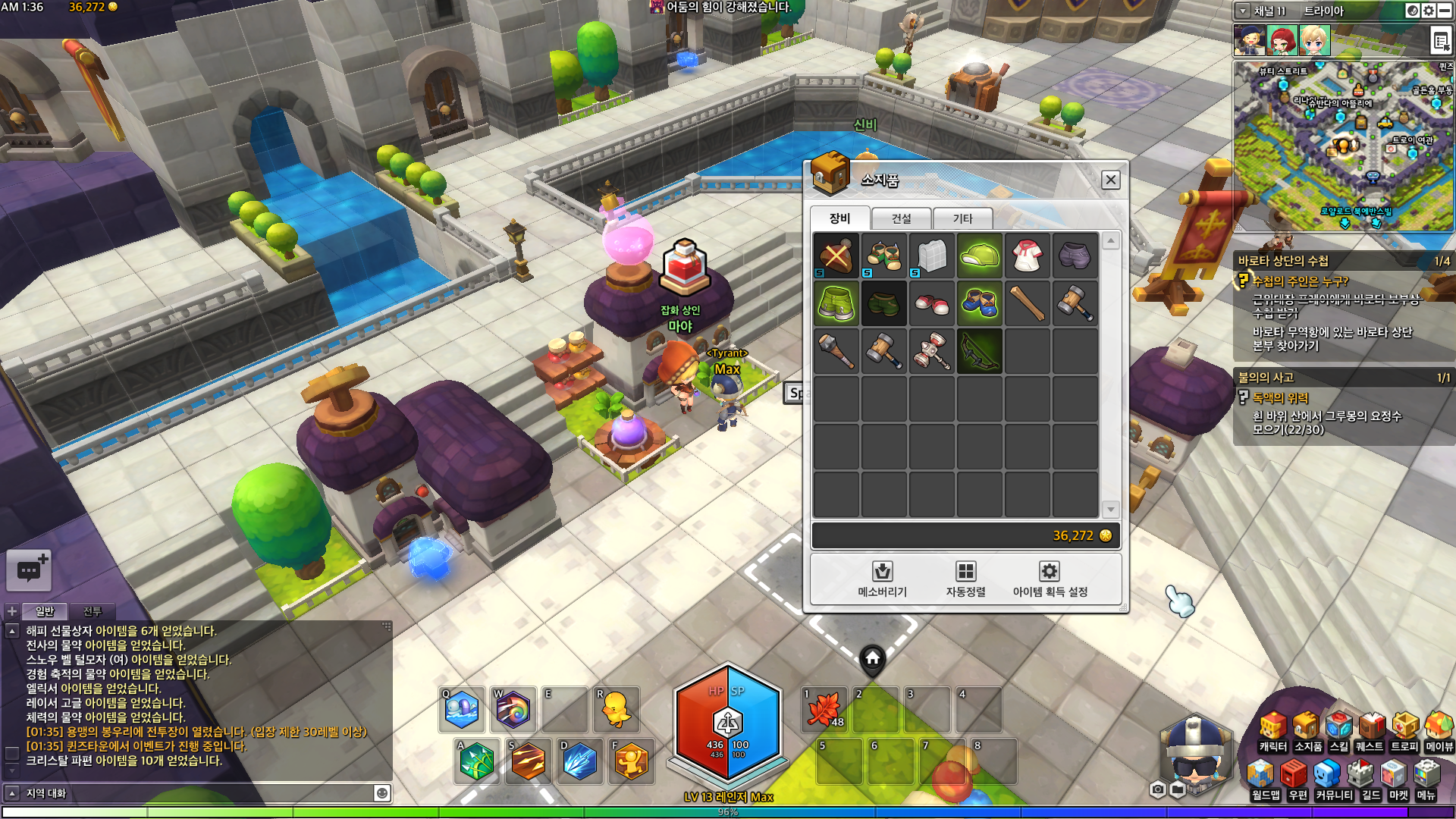Switch to the 기타 inventory tab
Screen dimensions: 1456x819
[x=962, y=218]
